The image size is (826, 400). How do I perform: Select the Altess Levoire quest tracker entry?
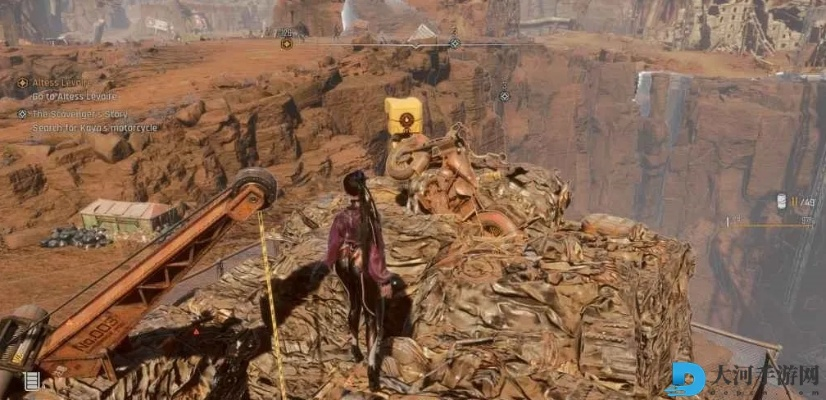click(60, 82)
